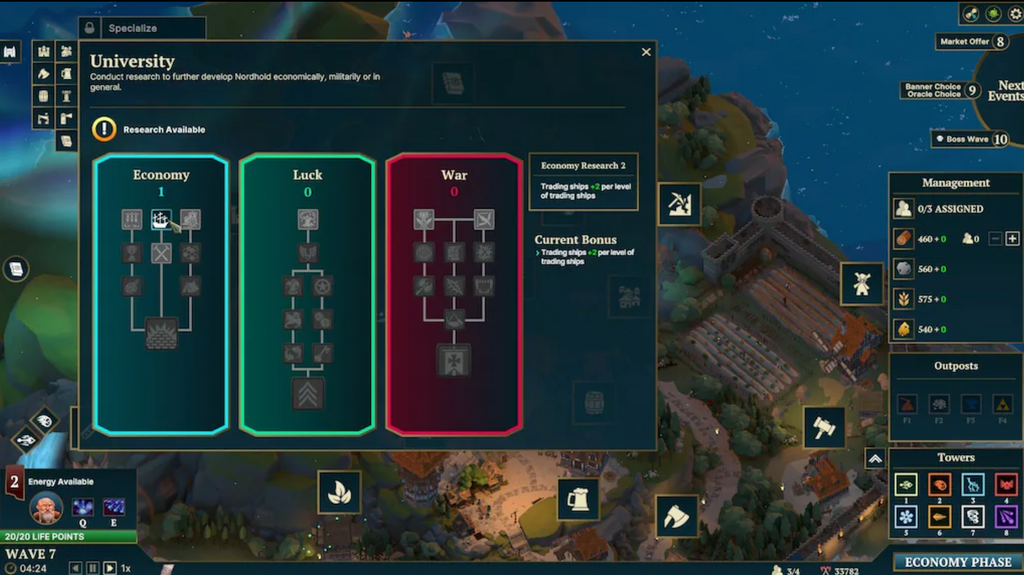Decrease assigned wood workers with minus button
1024x575 pixels.
coord(994,238)
